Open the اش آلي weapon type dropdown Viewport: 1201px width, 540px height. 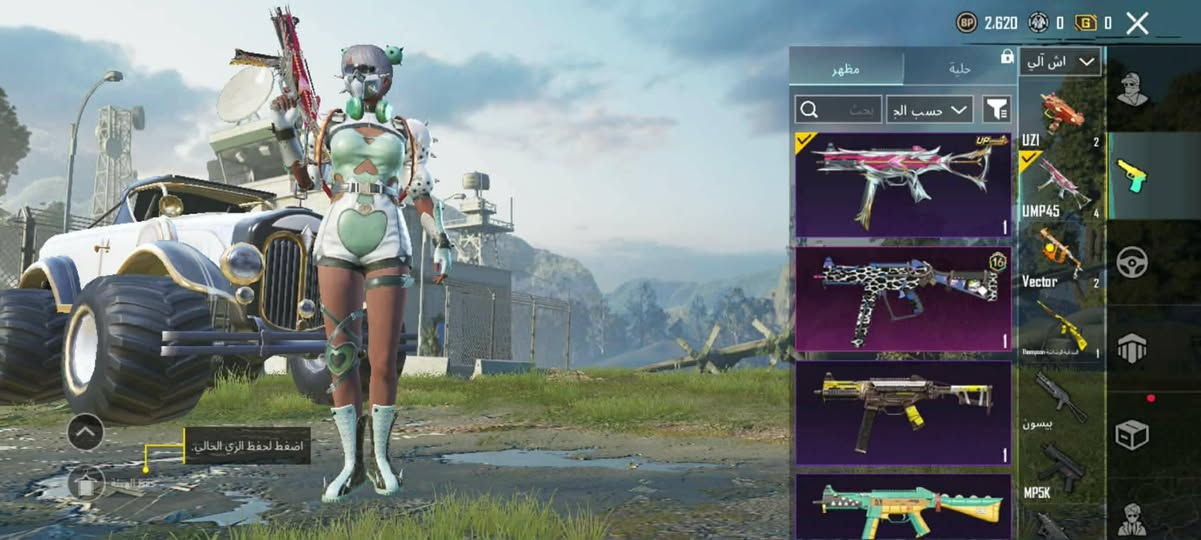point(1060,62)
